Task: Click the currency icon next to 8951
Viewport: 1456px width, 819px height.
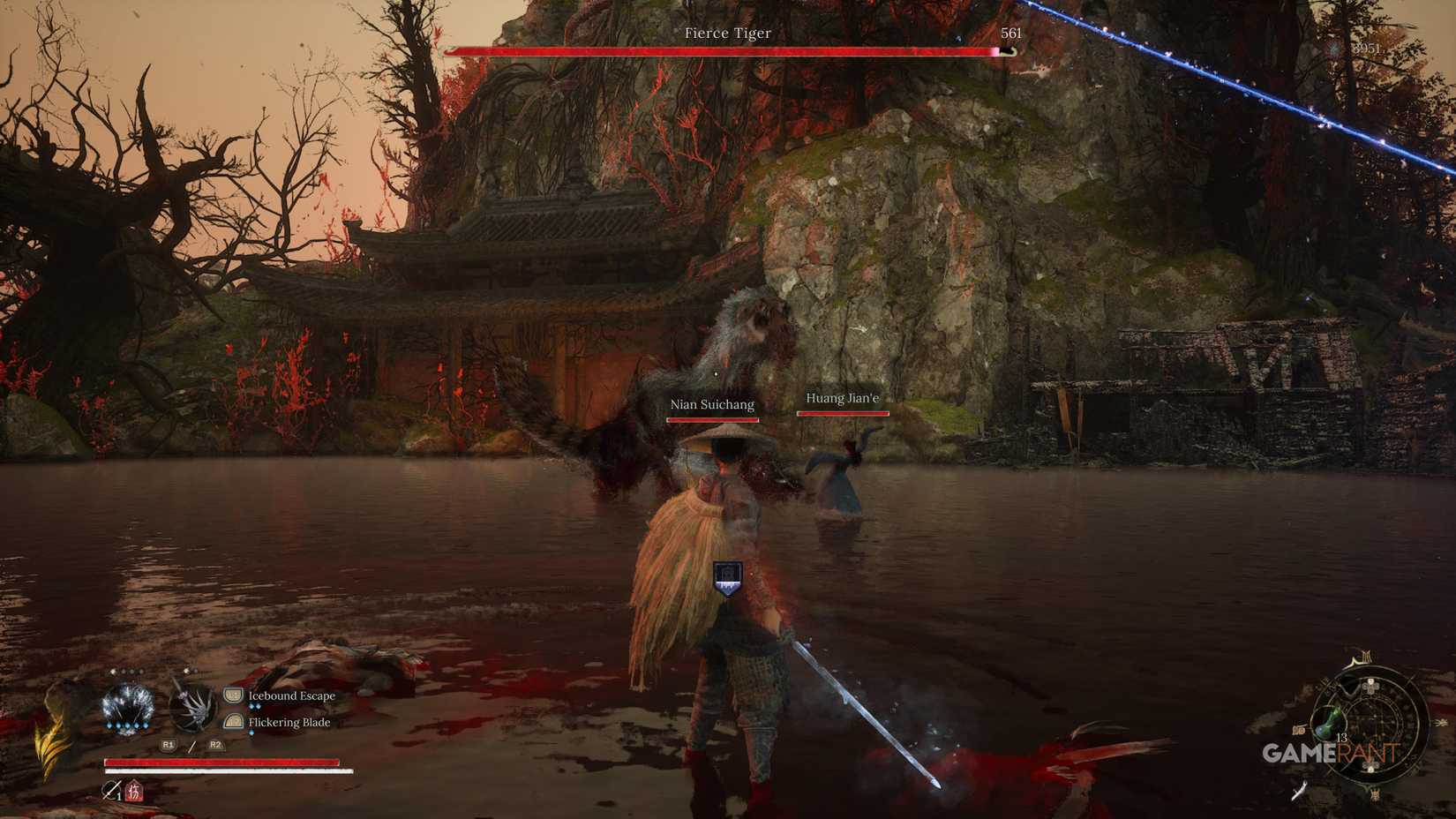Action: click(x=1332, y=50)
